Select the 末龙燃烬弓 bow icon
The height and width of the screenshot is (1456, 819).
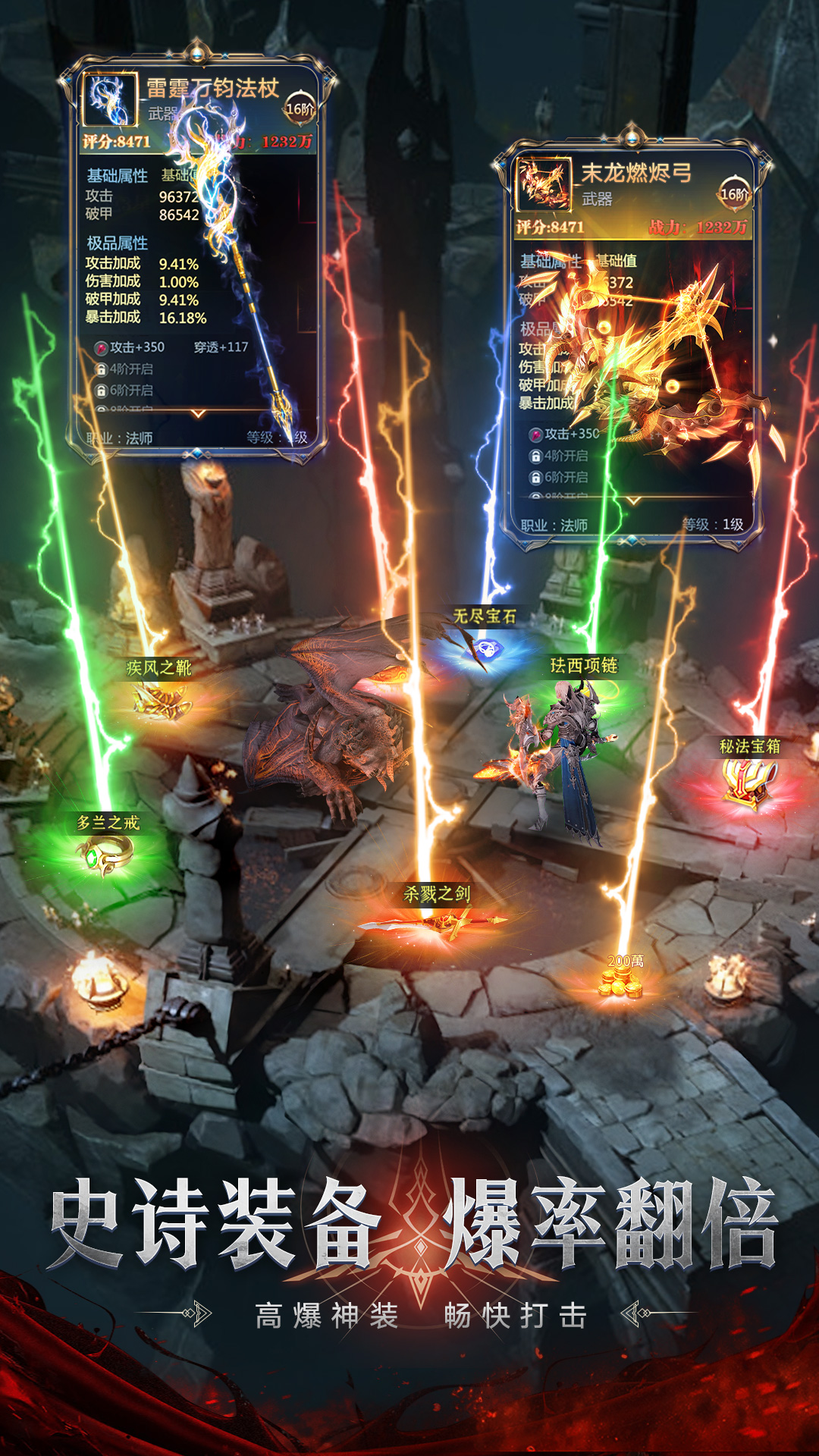[544, 184]
